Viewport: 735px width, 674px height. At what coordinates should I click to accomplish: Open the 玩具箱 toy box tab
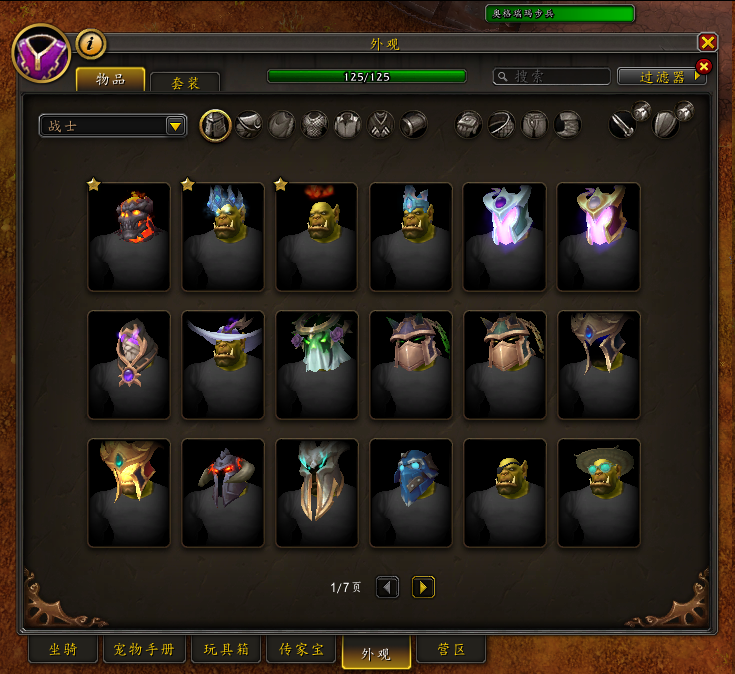pyautogui.click(x=224, y=651)
